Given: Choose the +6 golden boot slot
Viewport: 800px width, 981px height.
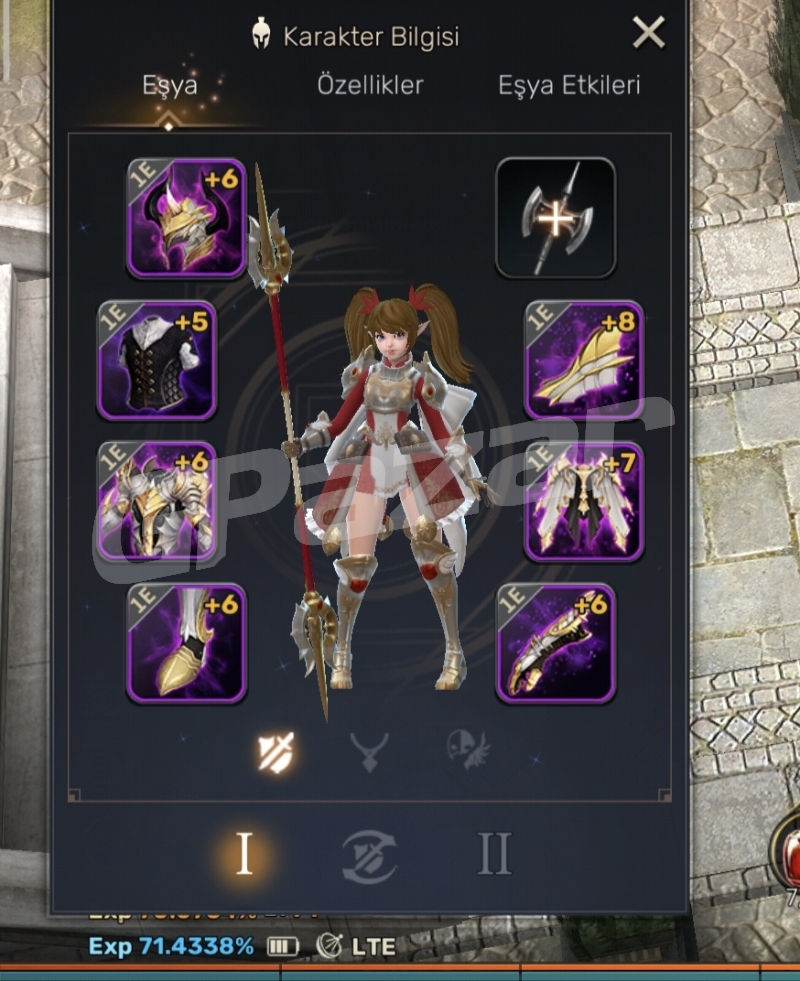Looking at the screenshot, I should coord(186,643).
